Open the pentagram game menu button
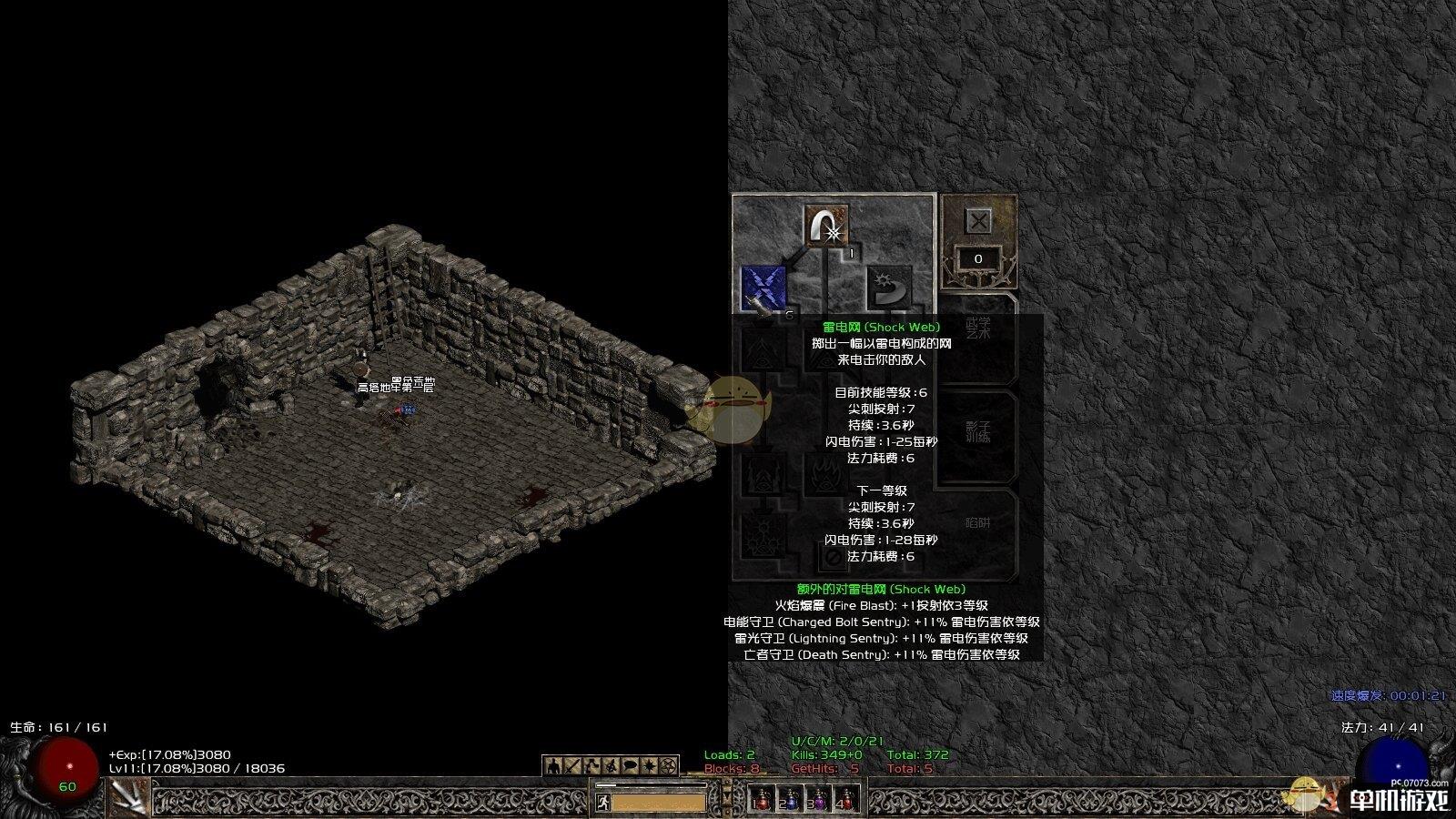Viewport: 1456px width, 819px height. (669, 766)
